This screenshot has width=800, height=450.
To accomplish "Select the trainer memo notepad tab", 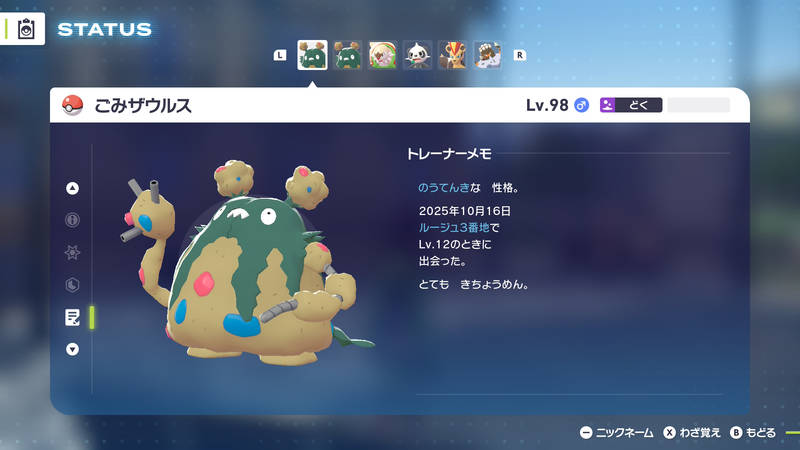I will 72,317.
